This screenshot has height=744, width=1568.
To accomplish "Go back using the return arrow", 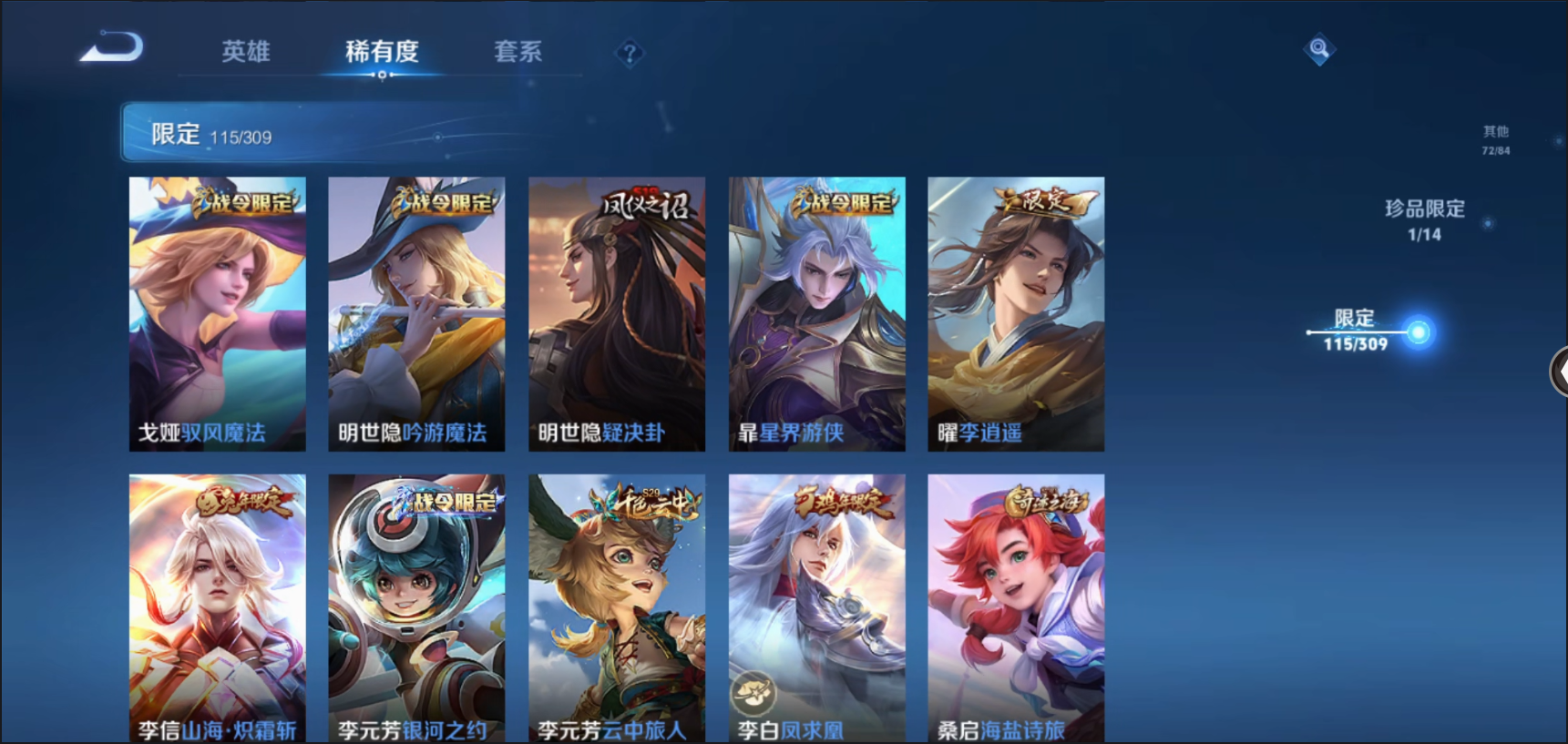I will [112, 47].
